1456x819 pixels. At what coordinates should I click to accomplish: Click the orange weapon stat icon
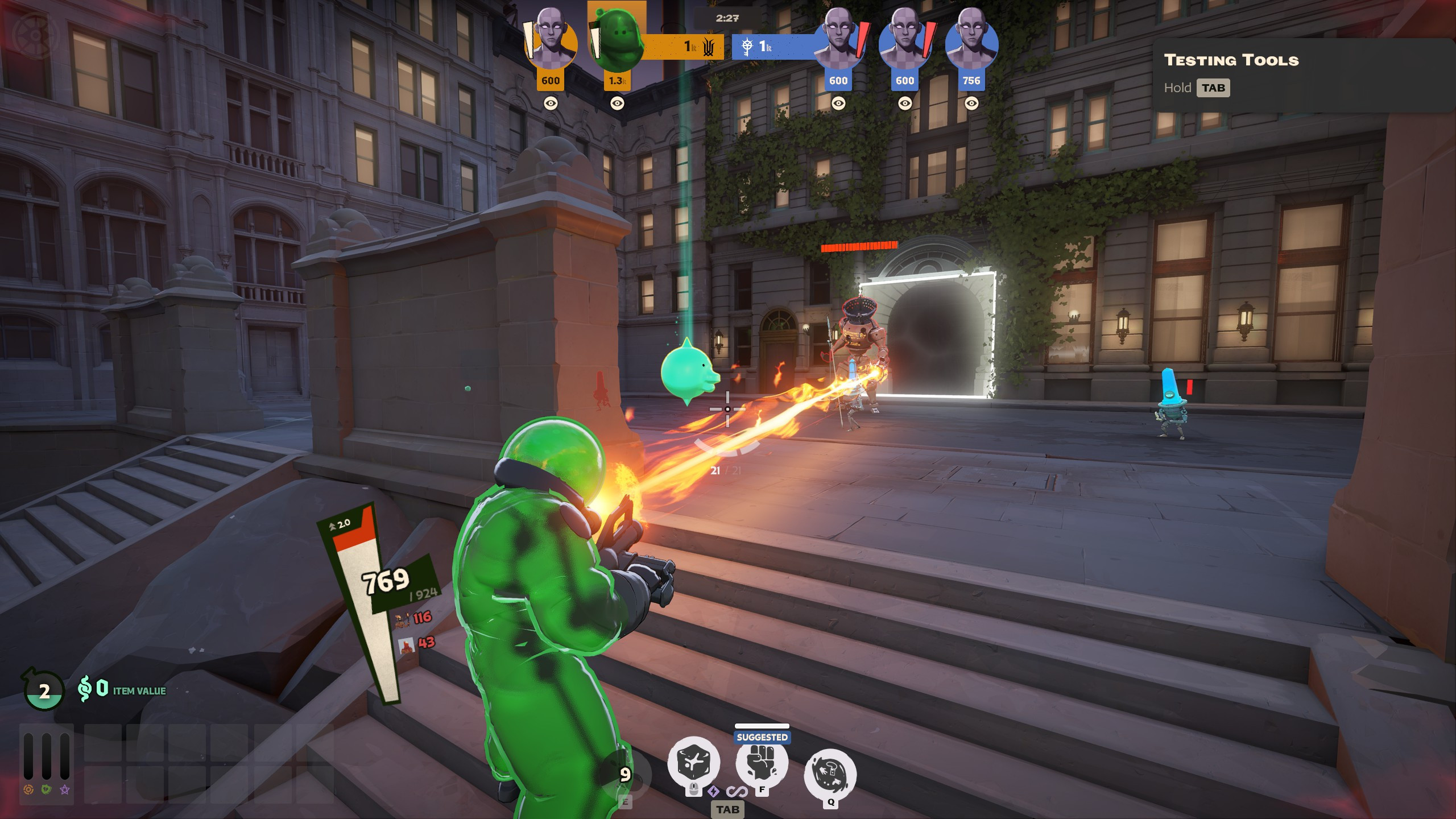[x=28, y=789]
